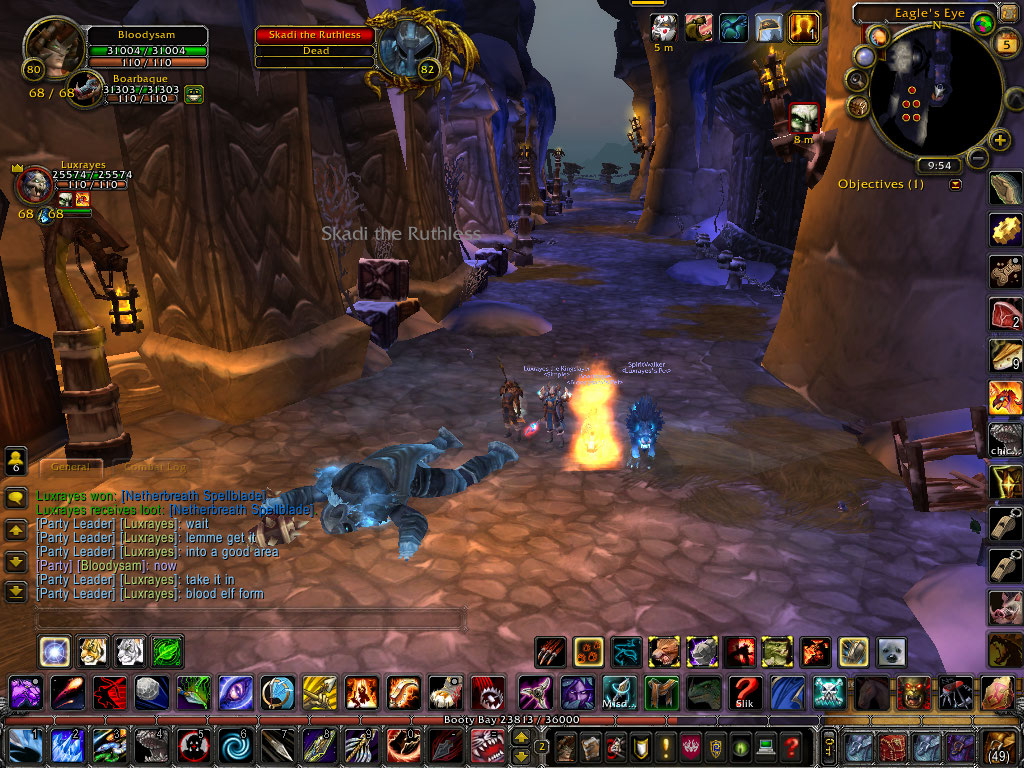Open the chat speech-bubble menu
Image resolution: width=1024 pixels, height=768 pixels.
coord(16,497)
